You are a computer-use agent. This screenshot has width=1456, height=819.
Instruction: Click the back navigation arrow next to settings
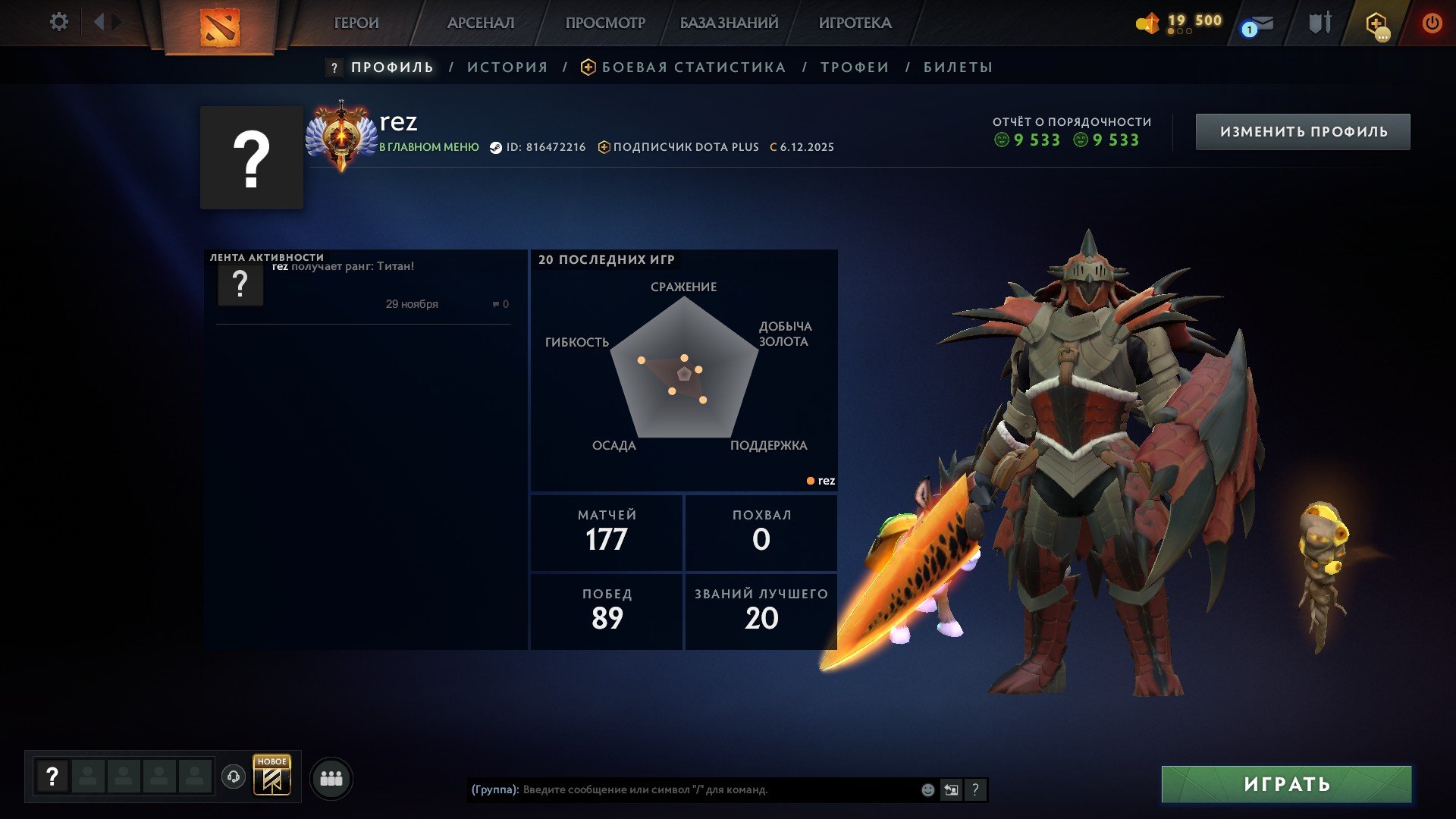tap(99, 21)
